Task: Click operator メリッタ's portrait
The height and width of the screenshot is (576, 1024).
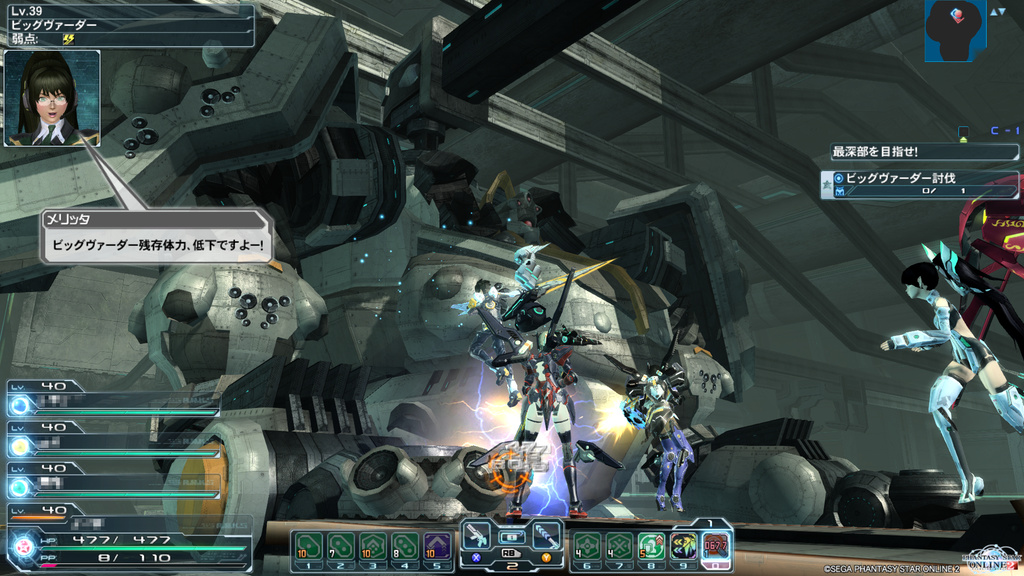Action: pos(52,98)
